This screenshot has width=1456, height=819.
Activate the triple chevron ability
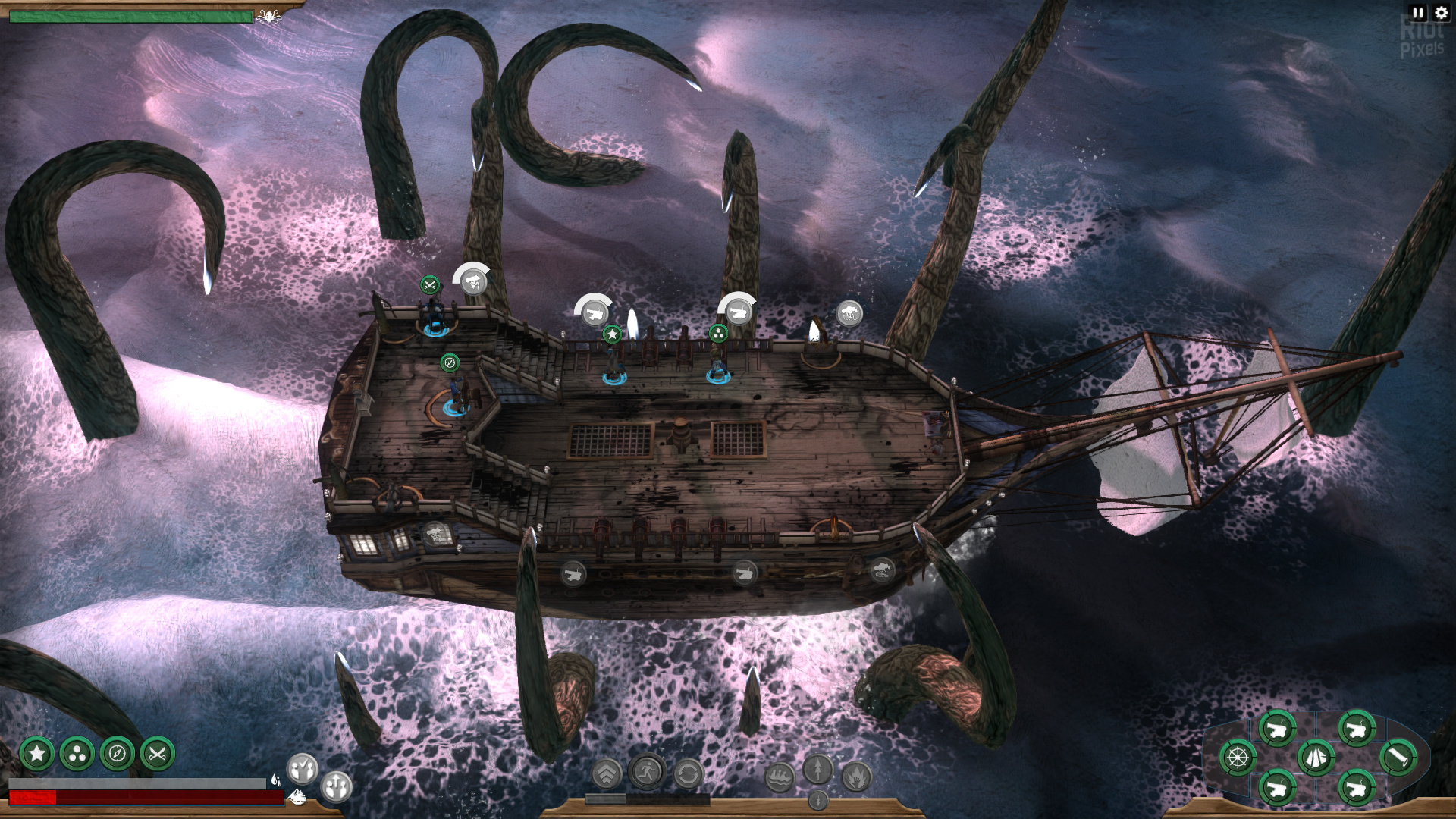606,774
